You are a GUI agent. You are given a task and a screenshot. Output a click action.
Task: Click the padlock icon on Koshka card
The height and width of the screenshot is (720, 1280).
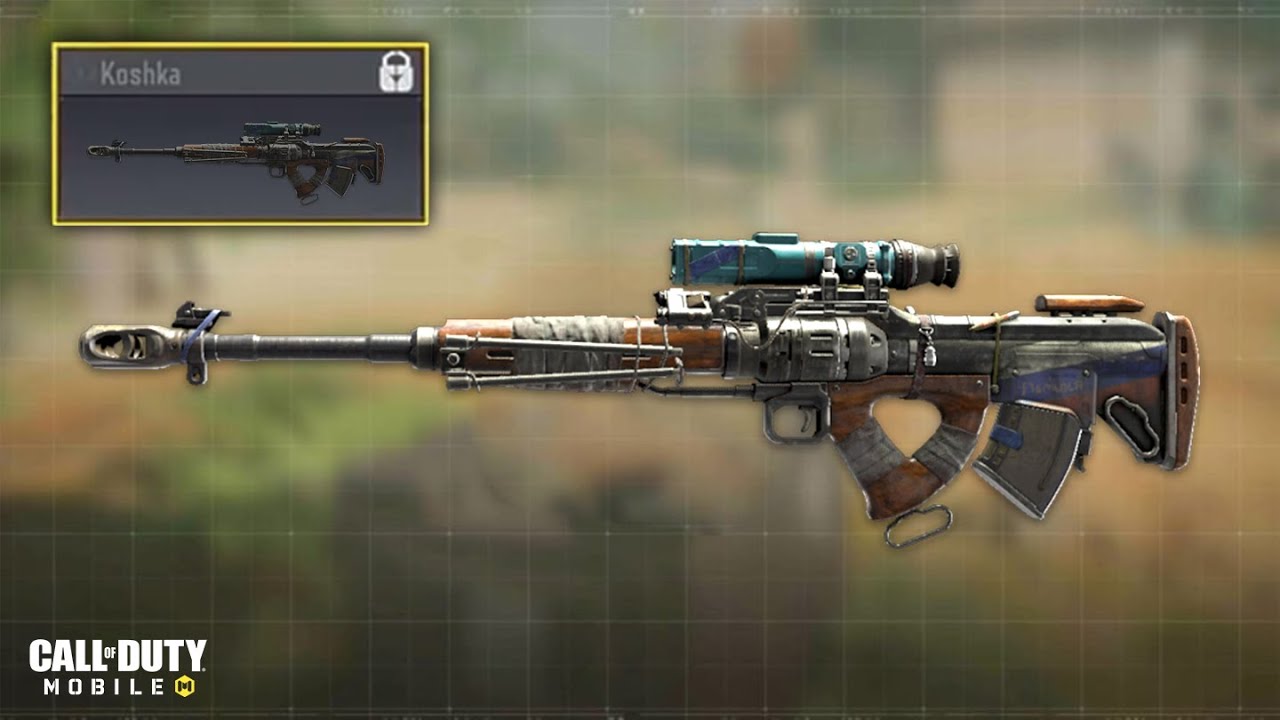396,74
